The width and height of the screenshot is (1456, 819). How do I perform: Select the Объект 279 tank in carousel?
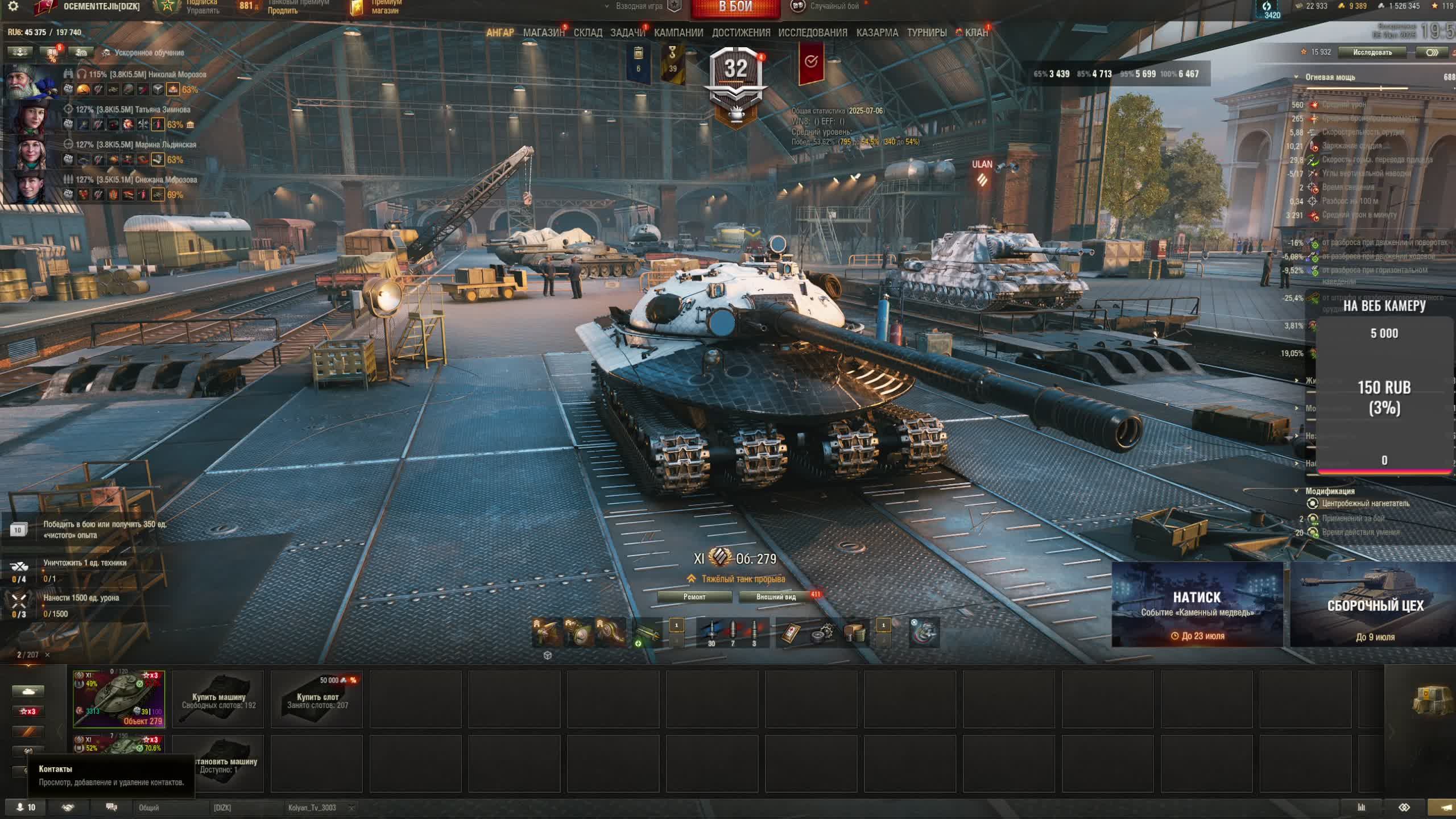click(x=119, y=699)
